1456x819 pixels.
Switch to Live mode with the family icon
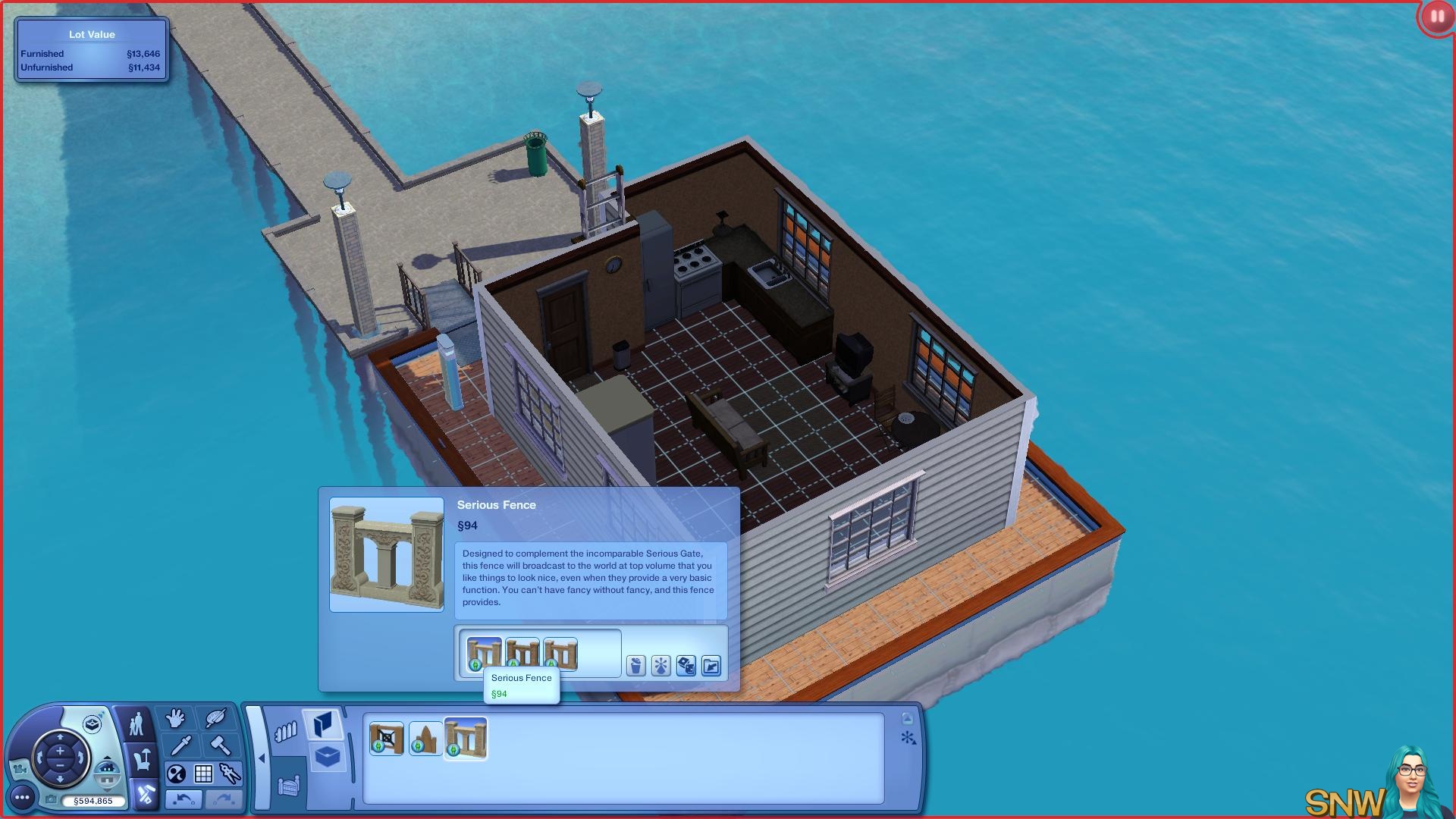tap(136, 723)
